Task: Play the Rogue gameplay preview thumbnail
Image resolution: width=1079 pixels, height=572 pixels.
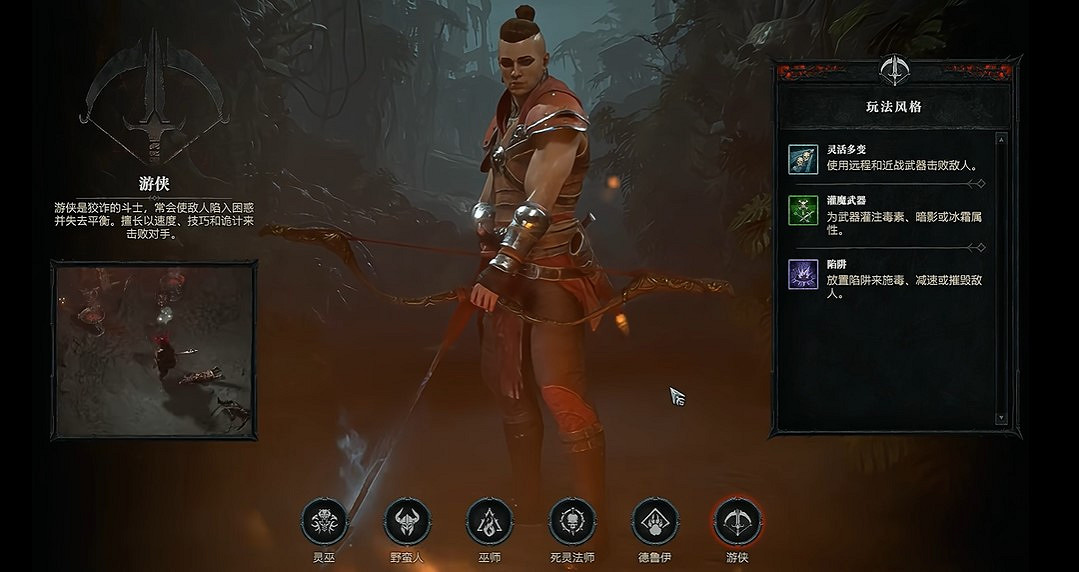Action: point(155,349)
